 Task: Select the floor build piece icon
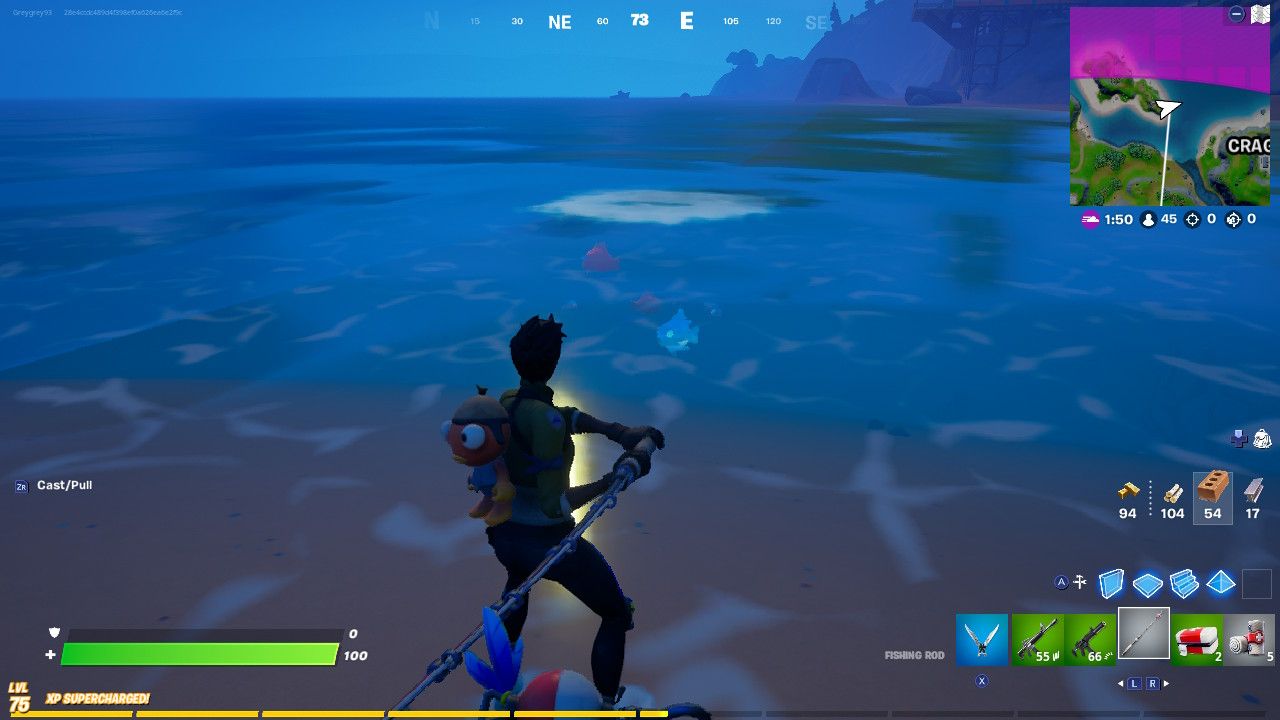pyautogui.click(x=1148, y=582)
